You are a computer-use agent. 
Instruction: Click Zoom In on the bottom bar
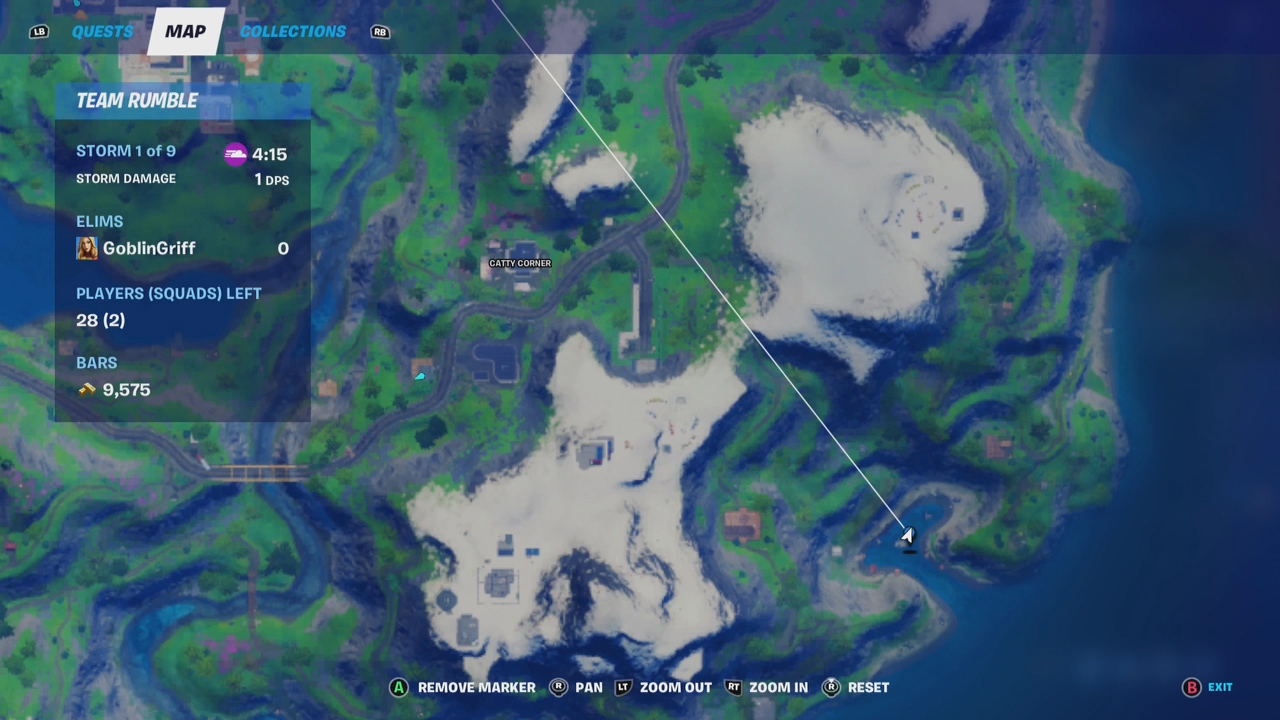(x=779, y=687)
